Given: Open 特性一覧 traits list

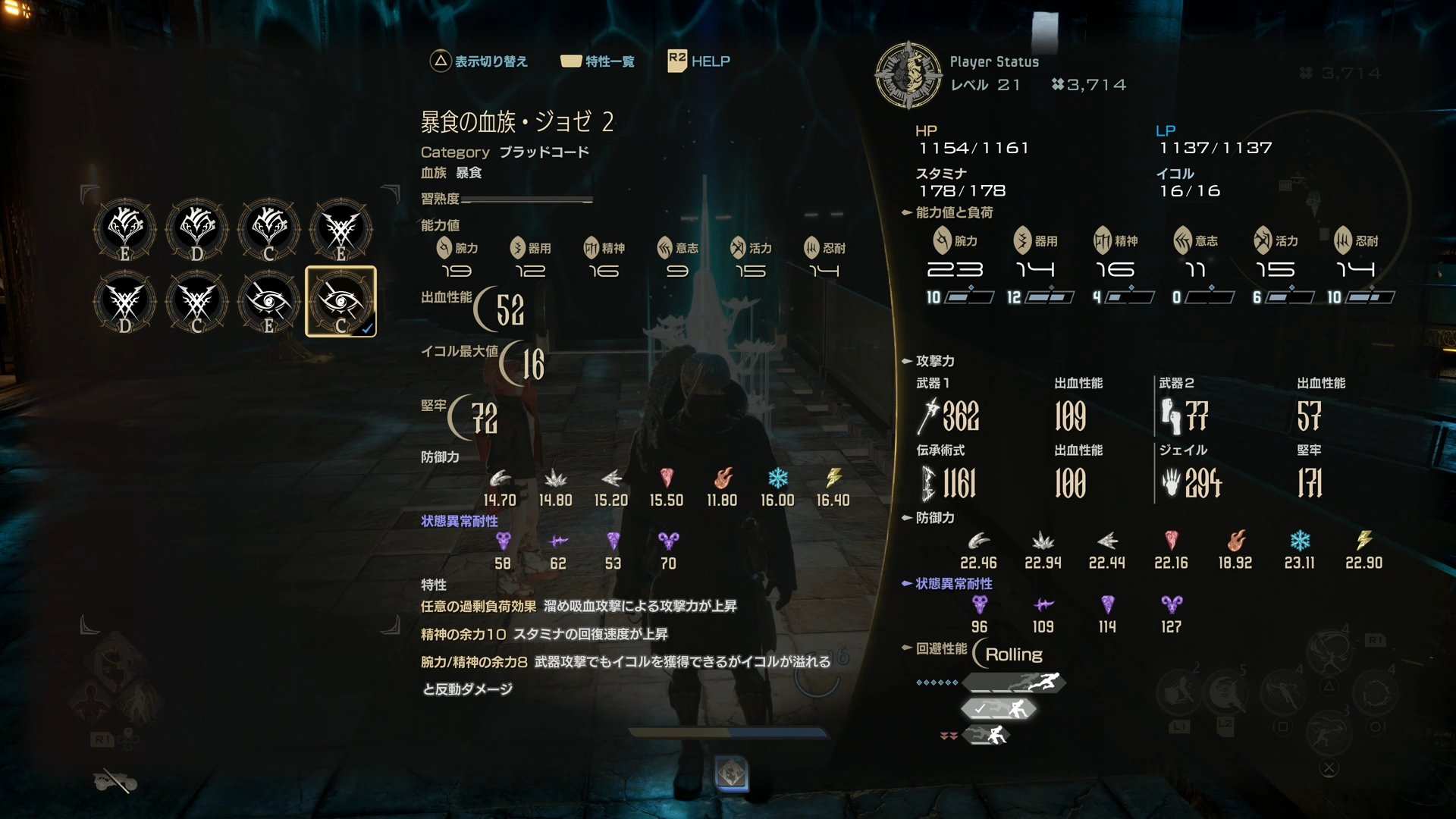Looking at the screenshot, I should (x=598, y=61).
